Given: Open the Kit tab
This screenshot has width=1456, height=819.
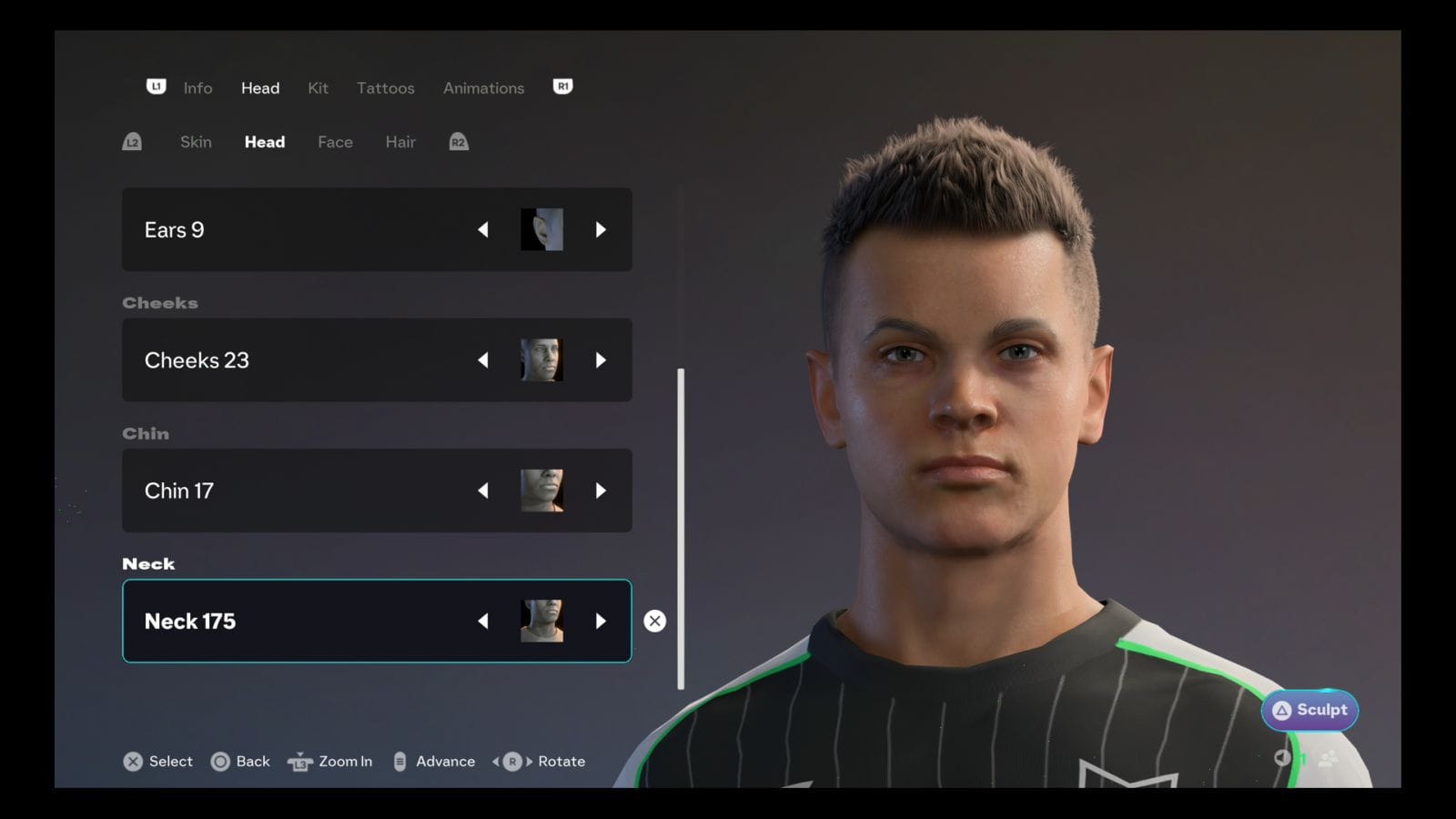Looking at the screenshot, I should tap(318, 88).
